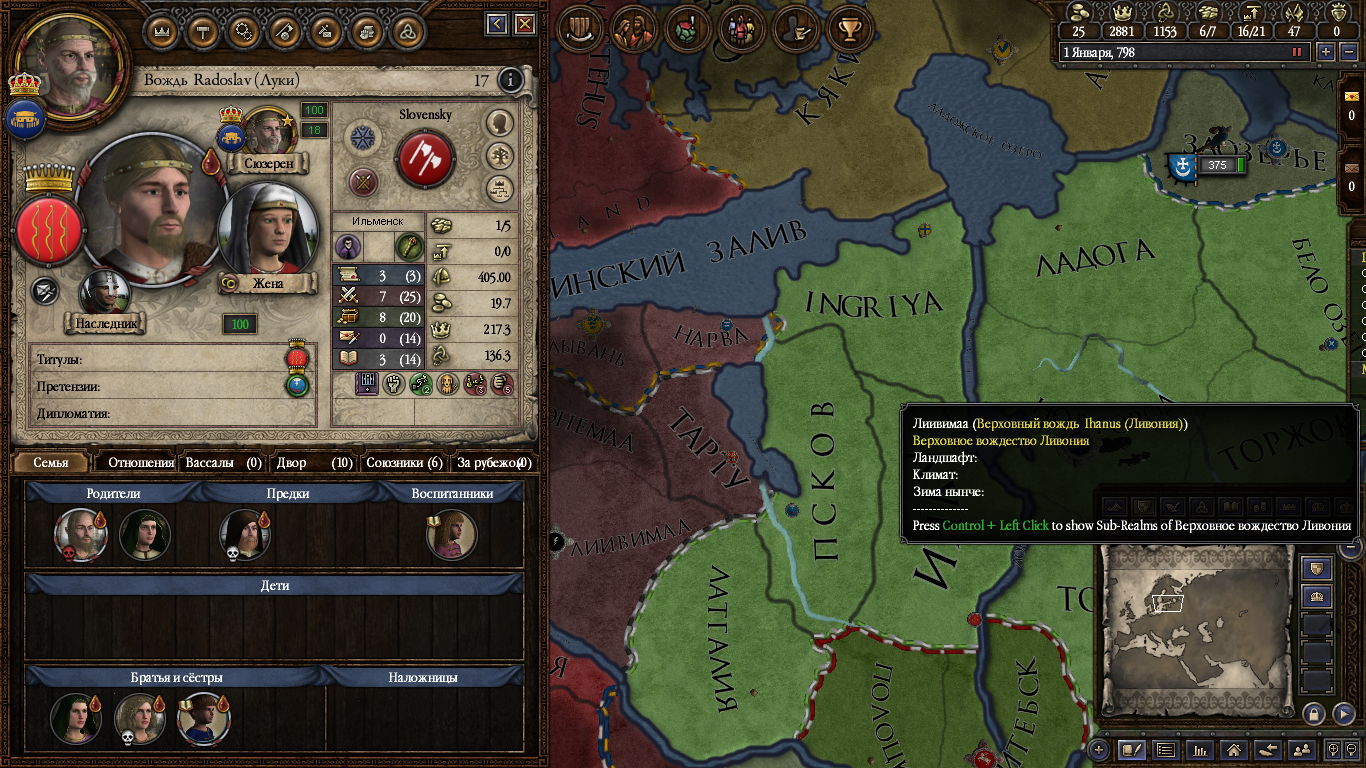
Task: Click the info button beside the character name
Action: click(510, 80)
